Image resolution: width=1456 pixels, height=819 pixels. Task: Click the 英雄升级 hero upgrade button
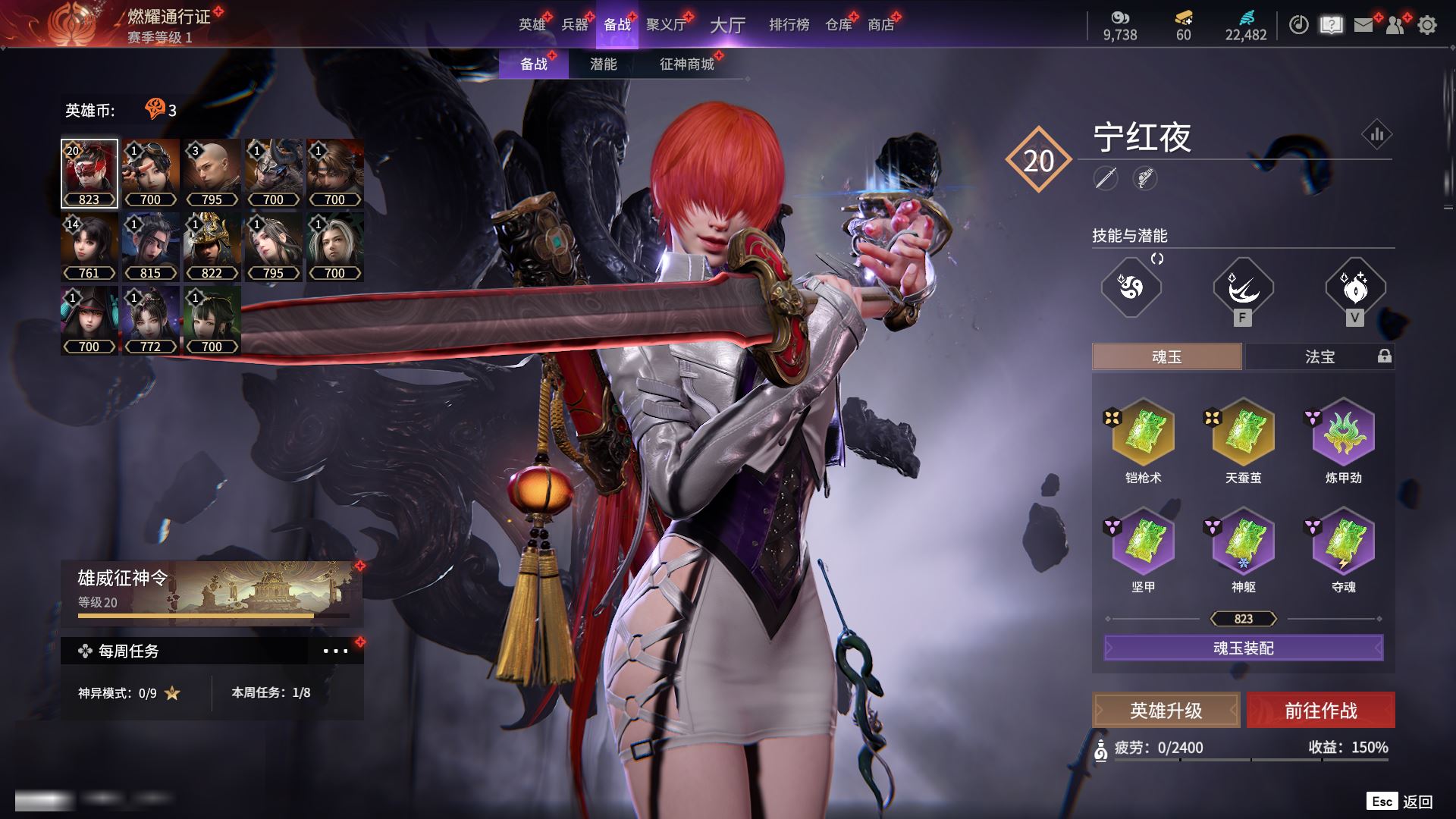pos(1166,711)
